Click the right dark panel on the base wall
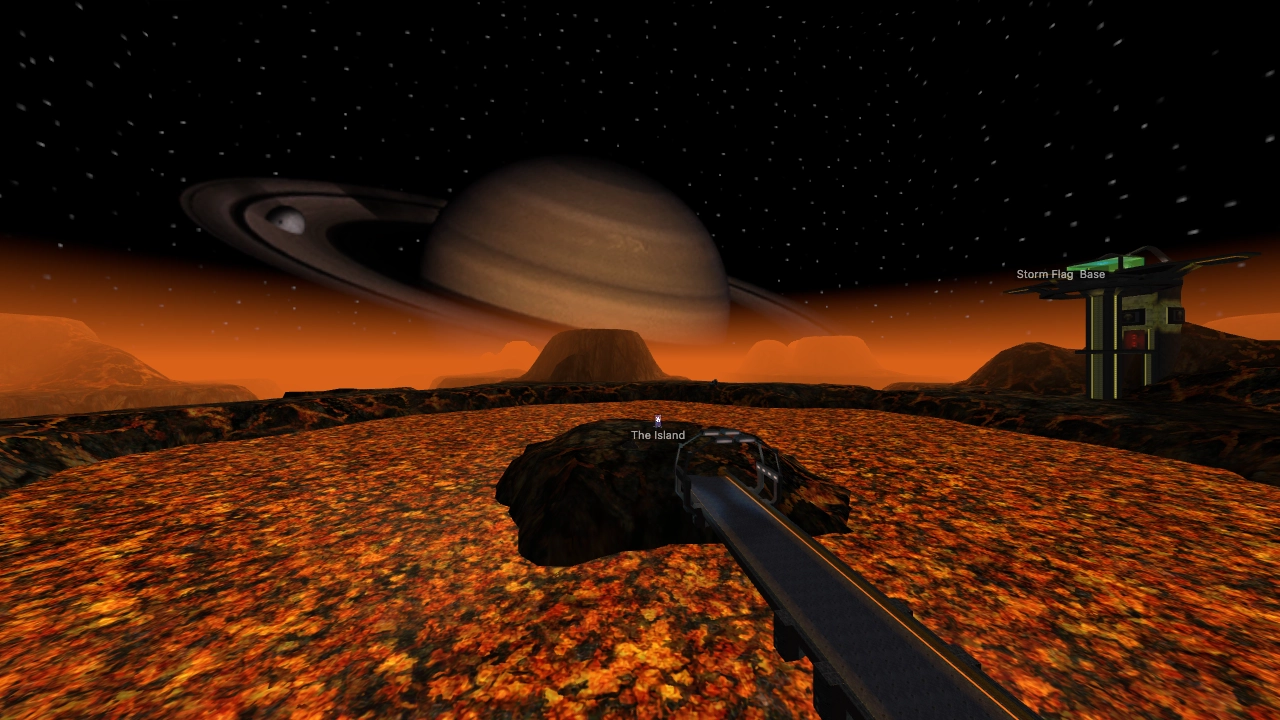 click(x=1176, y=314)
